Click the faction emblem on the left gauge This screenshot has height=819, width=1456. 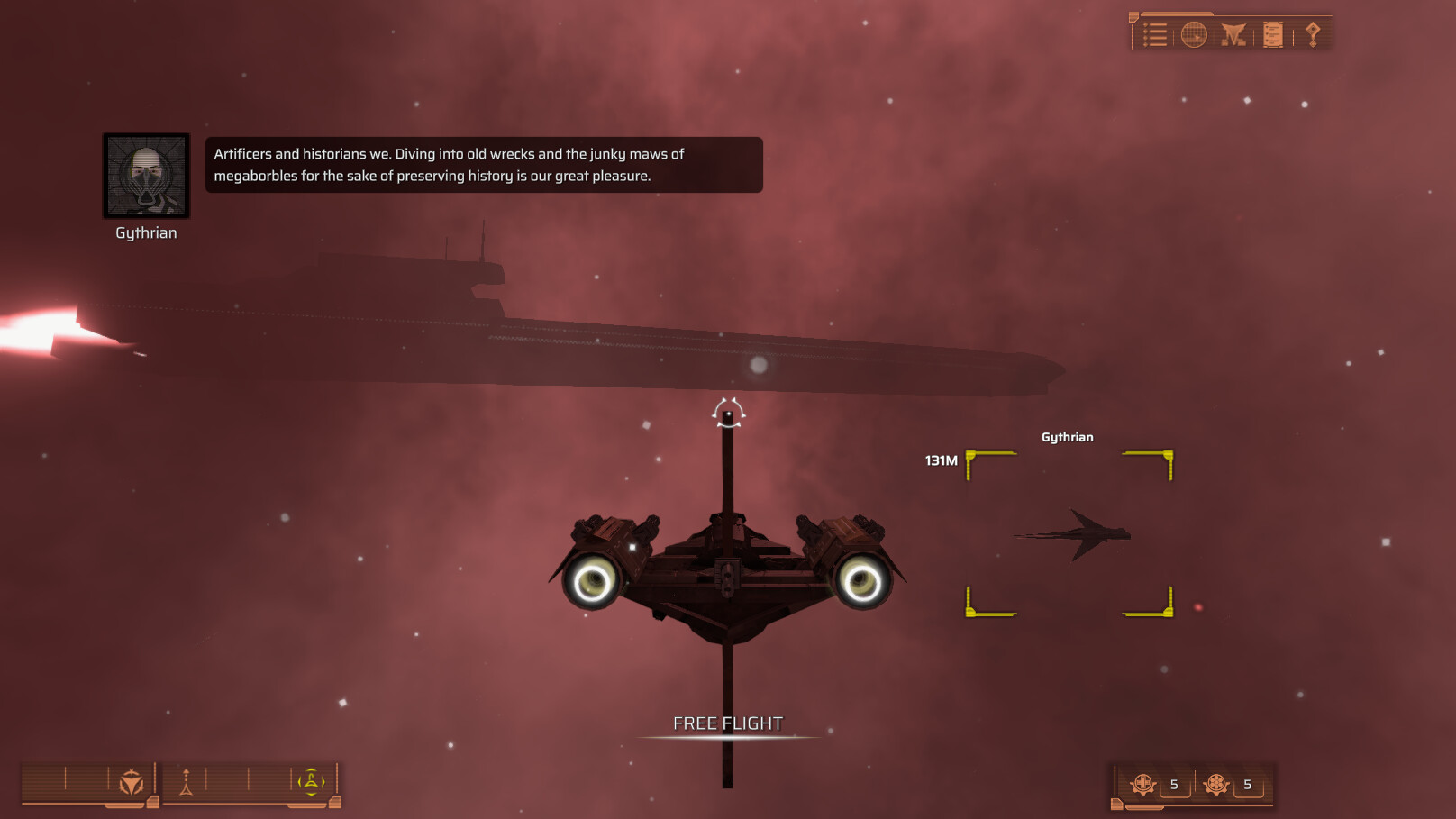pyautogui.click(x=130, y=782)
